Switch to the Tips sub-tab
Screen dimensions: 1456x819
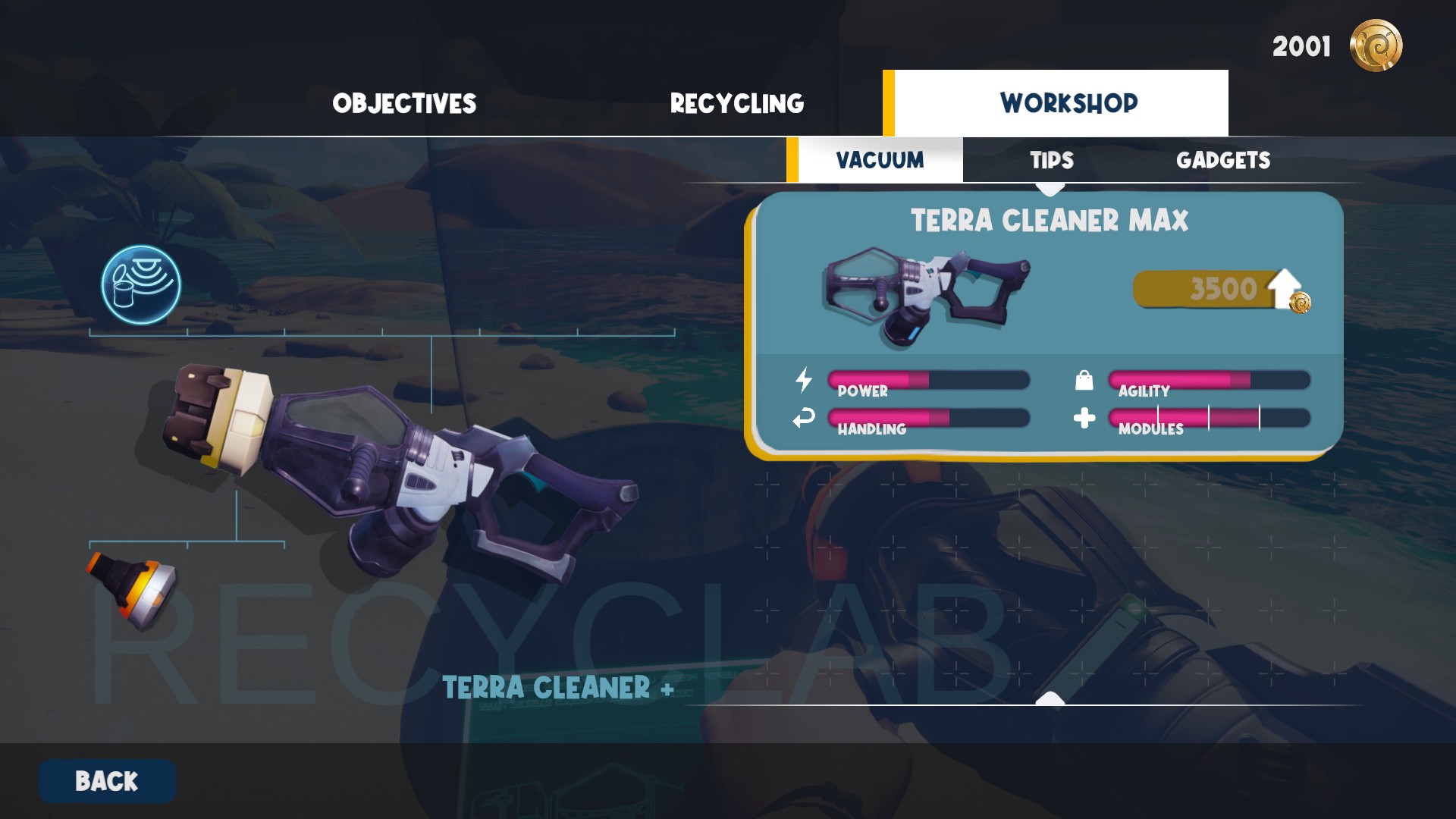click(x=1051, y=160)
